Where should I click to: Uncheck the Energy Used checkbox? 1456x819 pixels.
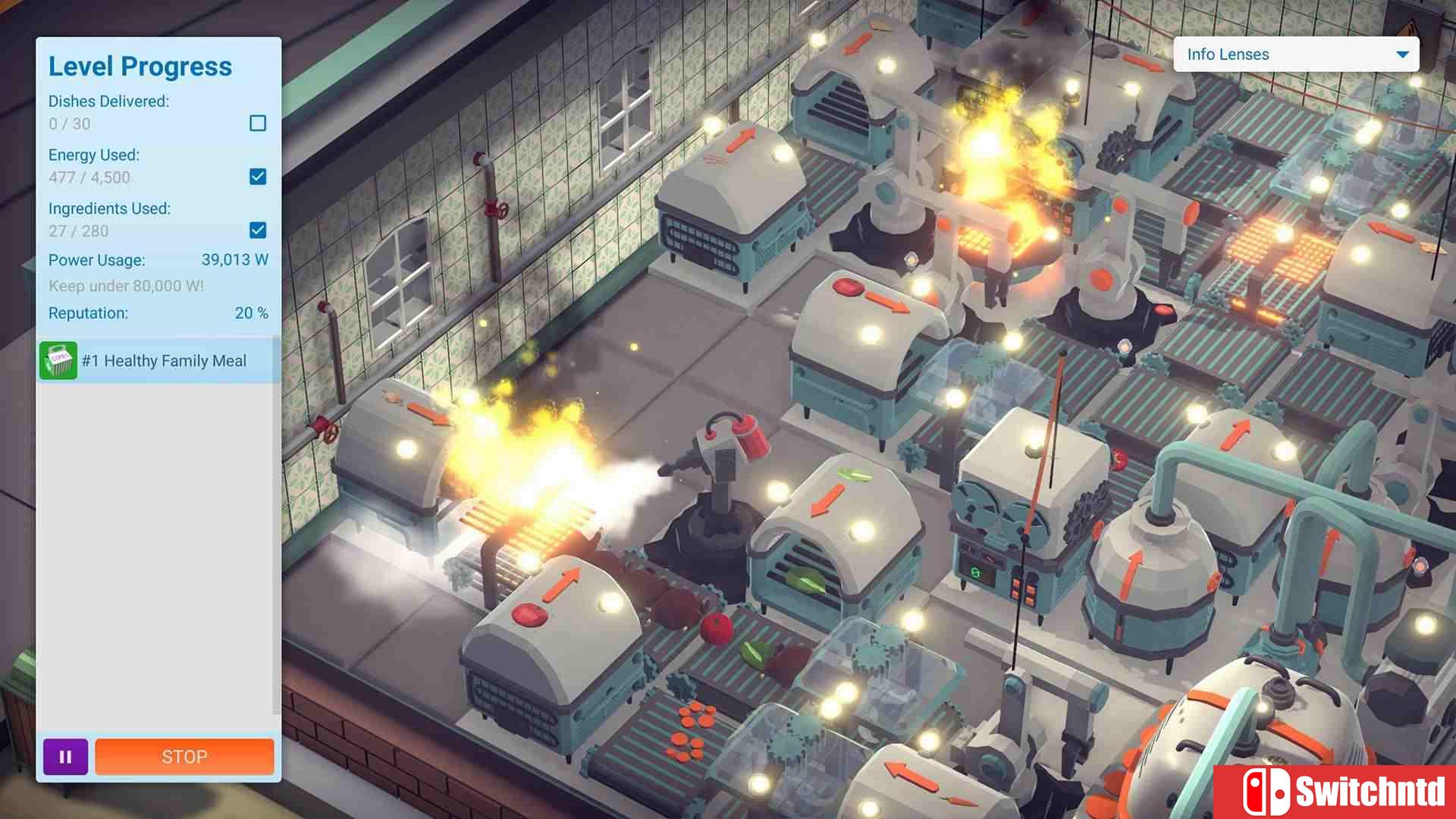(257, 177)
